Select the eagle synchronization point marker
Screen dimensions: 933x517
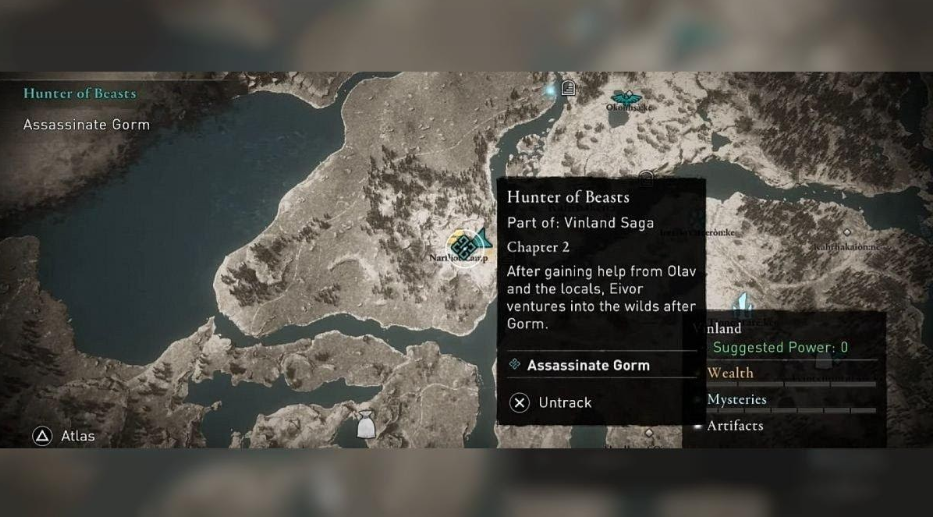tap(627, 98)
